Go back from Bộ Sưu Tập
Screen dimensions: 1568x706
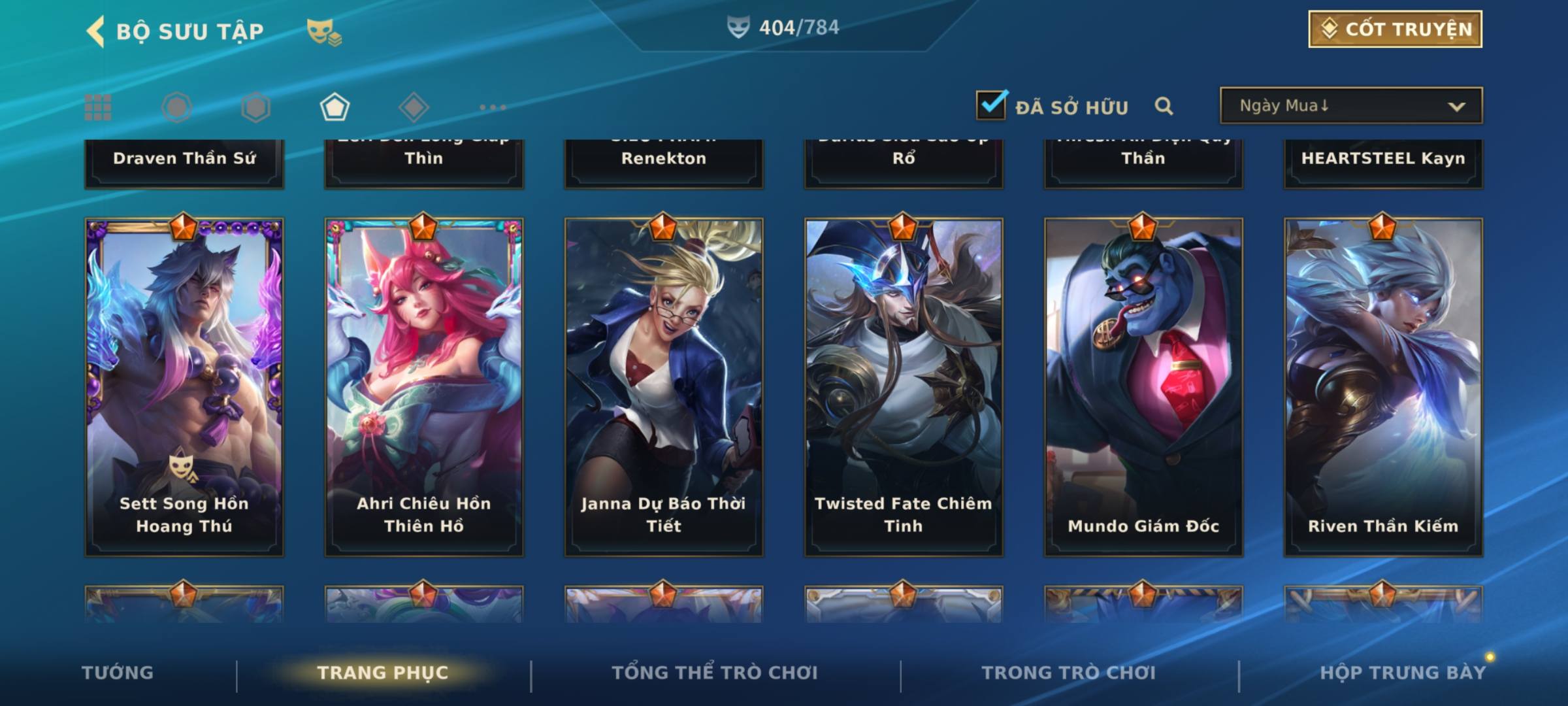click(x=95, y=31)
